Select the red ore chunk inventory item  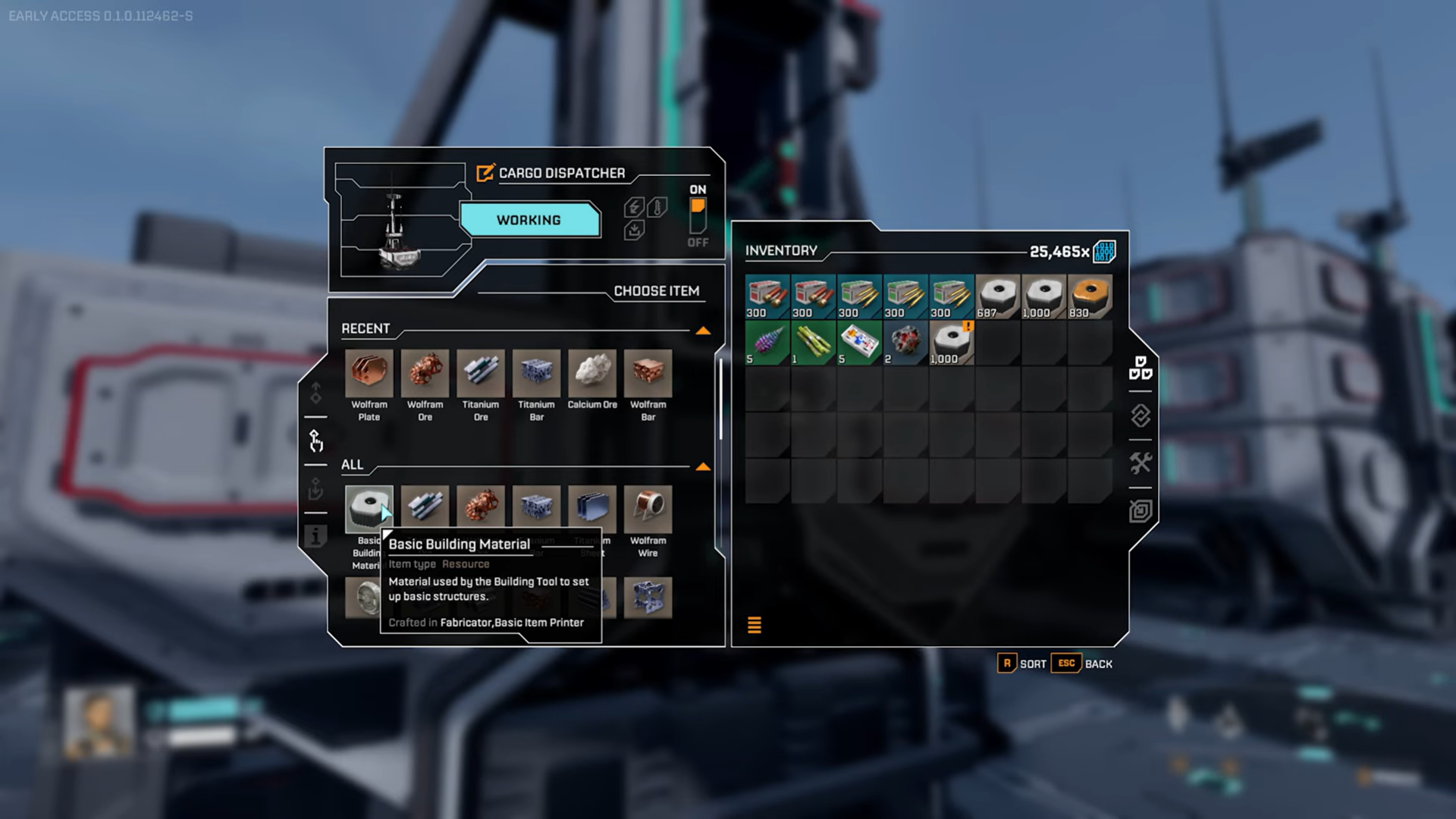[x=905, y=343]
